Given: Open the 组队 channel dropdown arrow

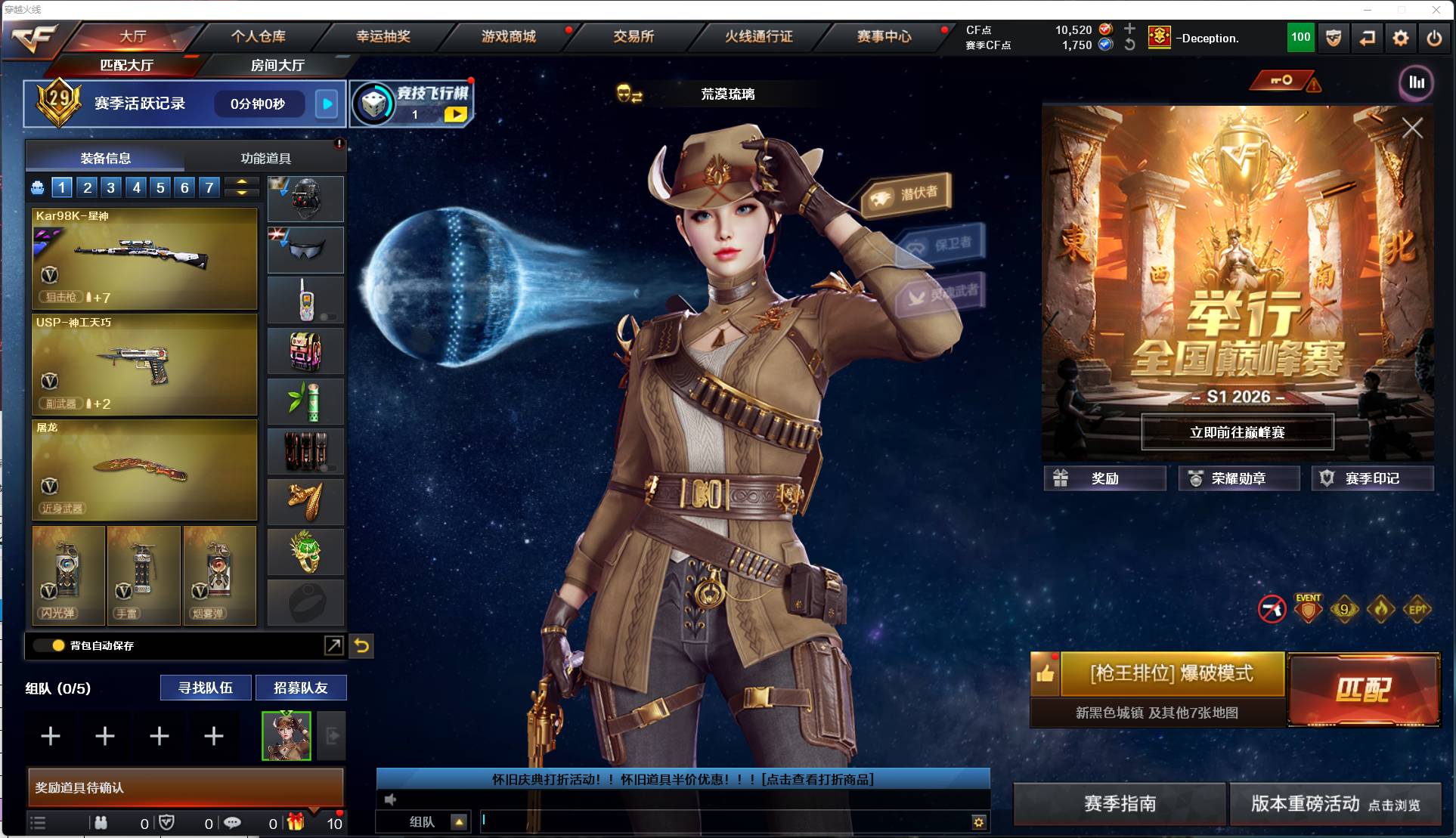Looking at the screenshot, I should pos(457,822).
